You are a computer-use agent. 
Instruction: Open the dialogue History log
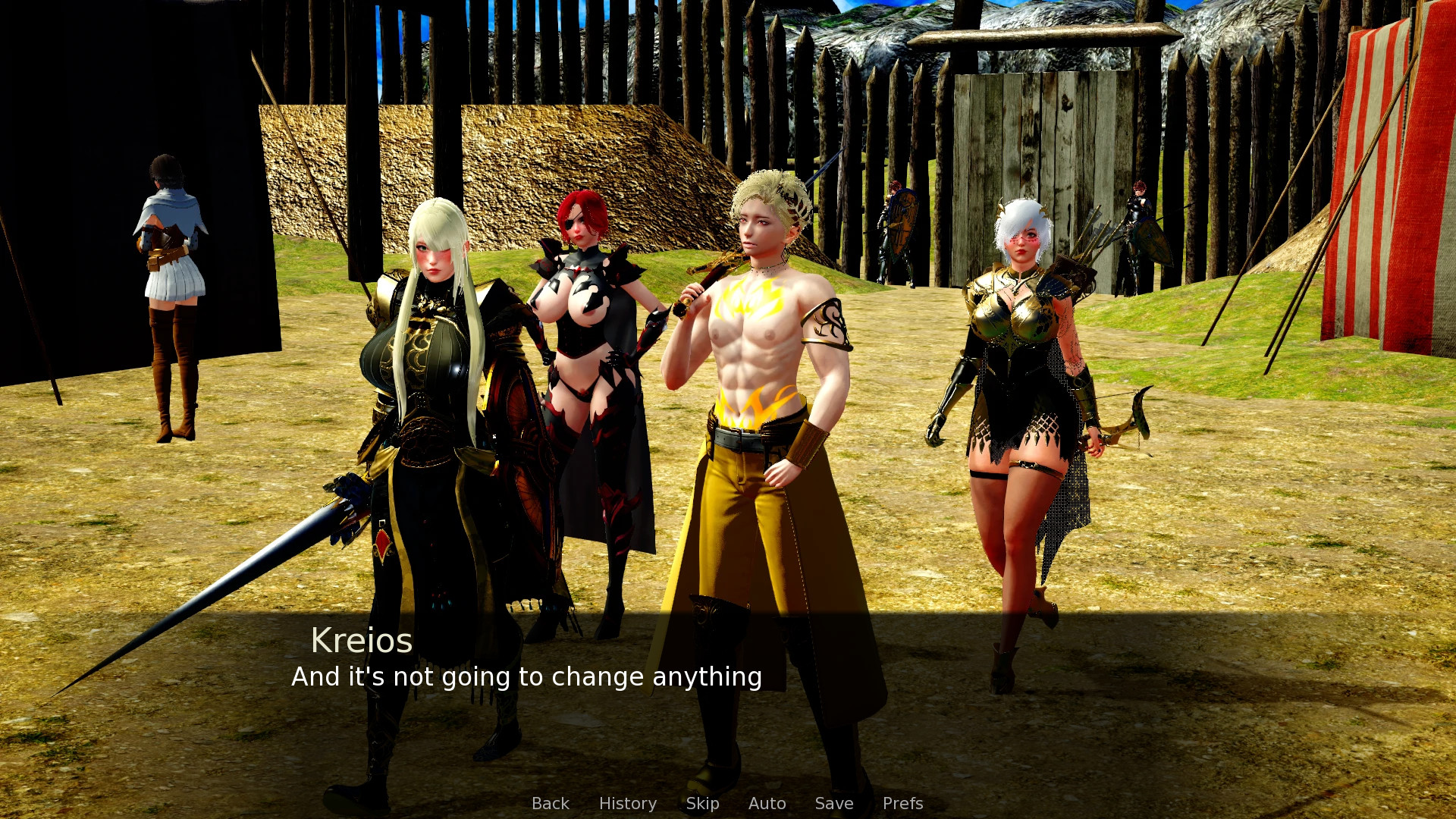tap(627, 803)
